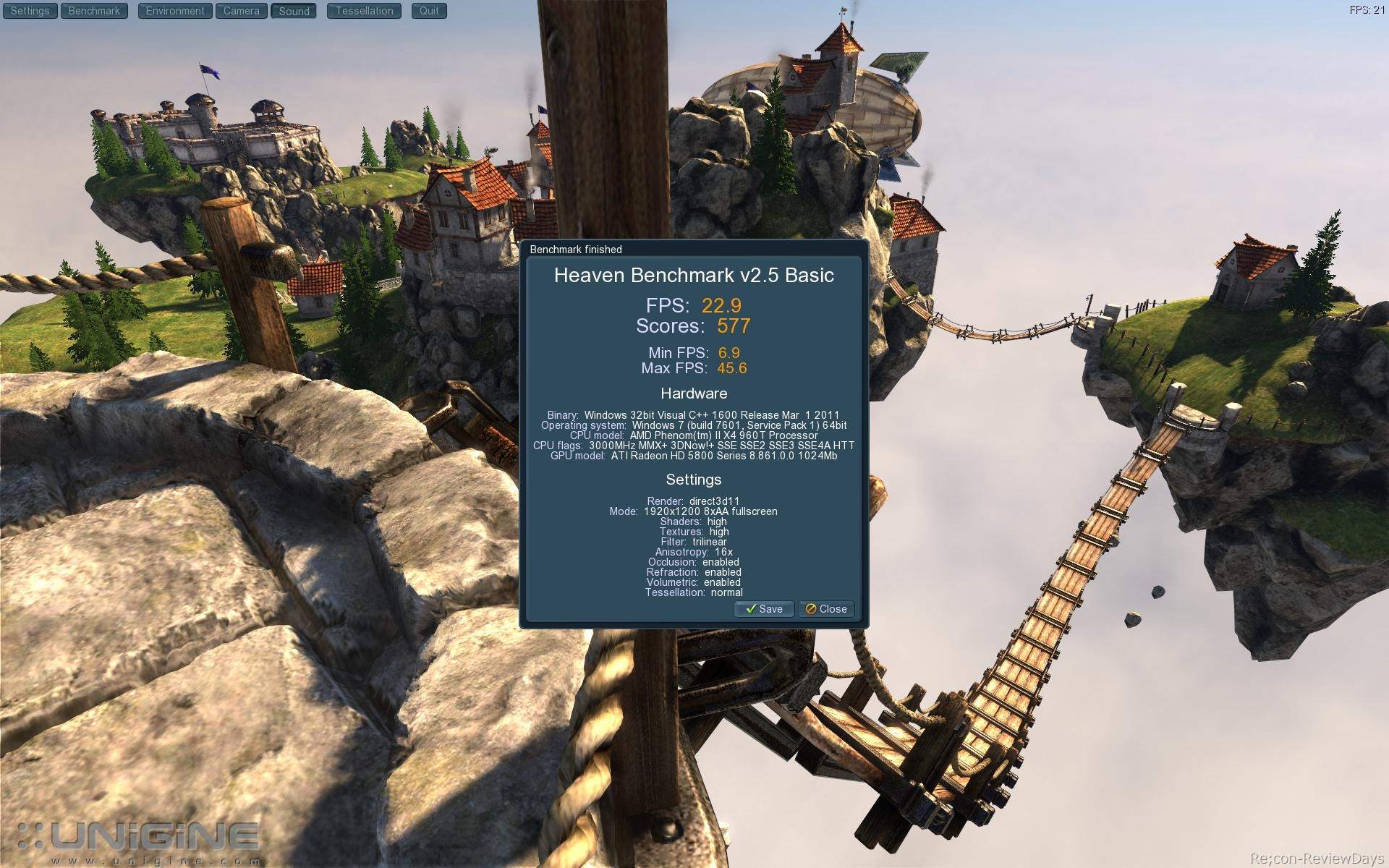Toggle the Tessellation option
The image size is (1389, 868).
click(364, 11)
